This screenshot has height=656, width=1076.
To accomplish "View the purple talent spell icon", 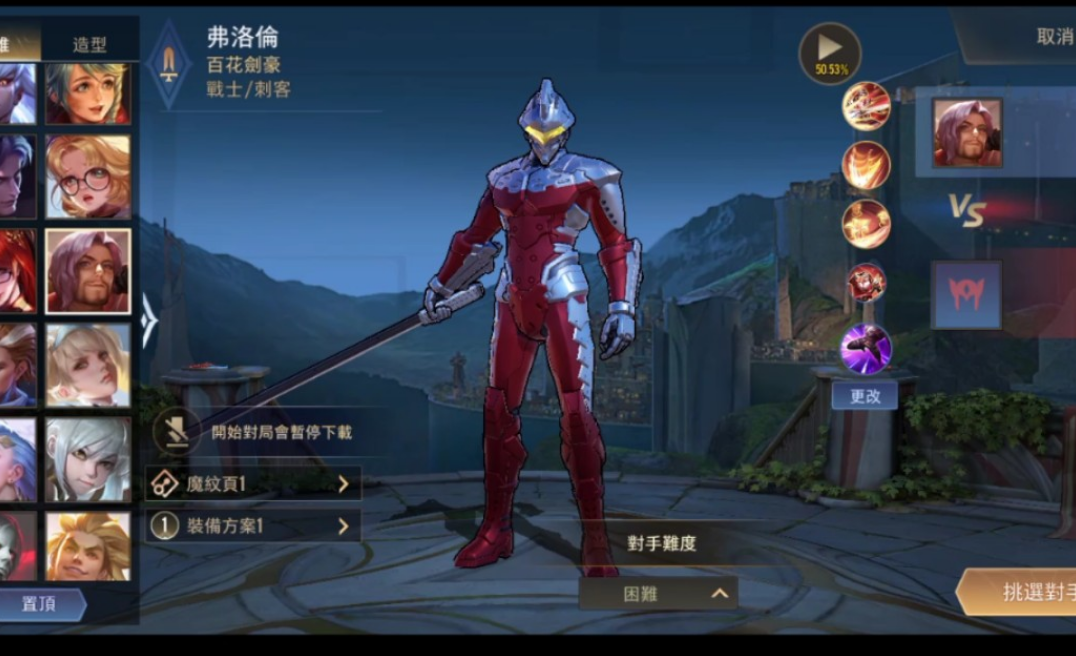I will (x=866, y=349).
